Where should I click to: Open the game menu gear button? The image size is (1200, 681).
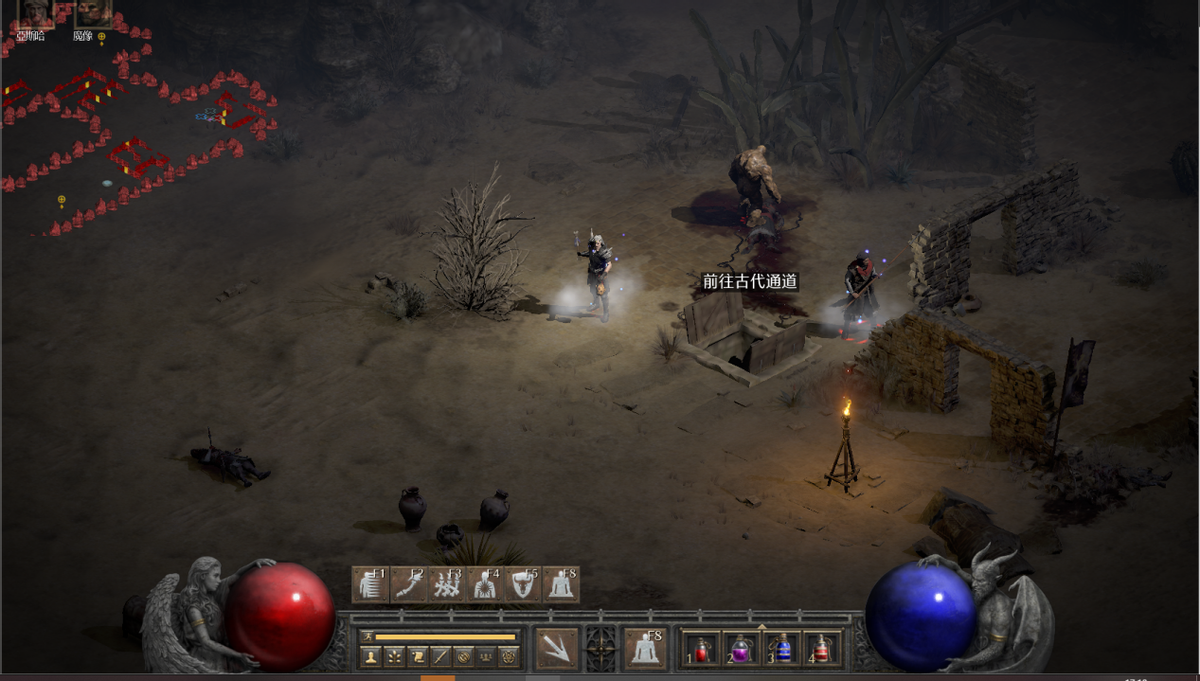[x=509, y=657]
